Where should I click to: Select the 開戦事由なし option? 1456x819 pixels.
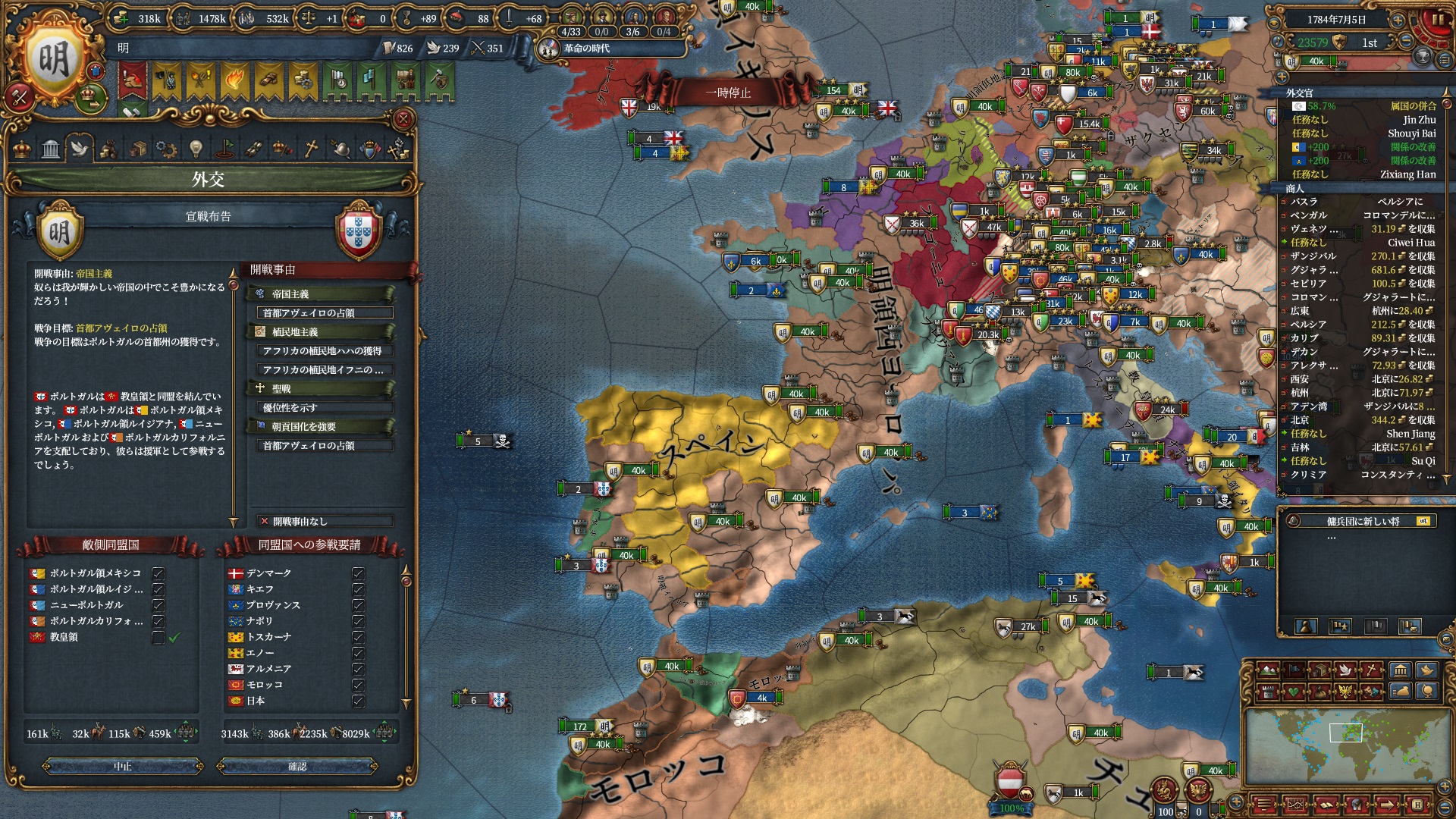[325, 522]
